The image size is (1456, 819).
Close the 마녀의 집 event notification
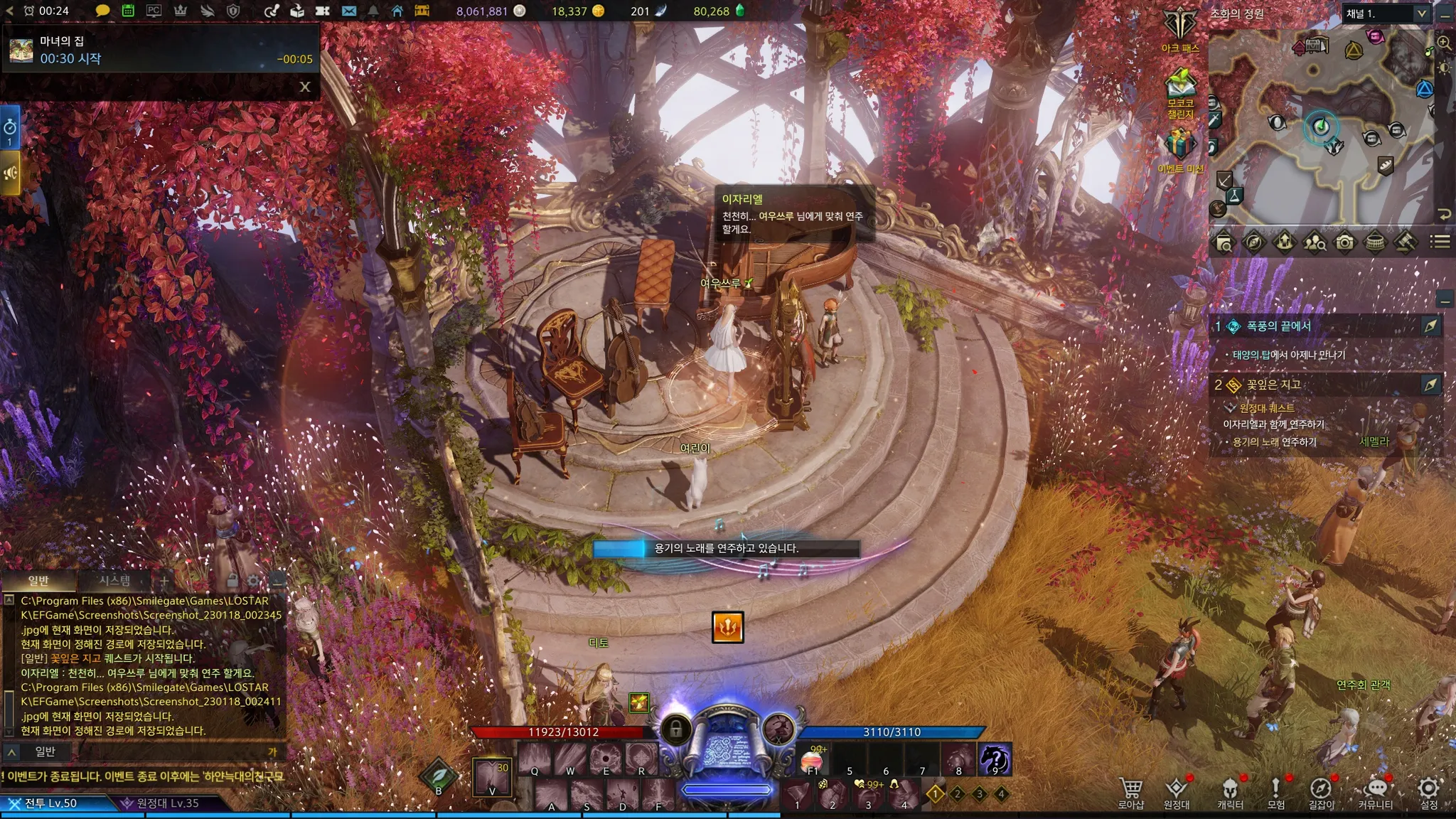point(305,87)
